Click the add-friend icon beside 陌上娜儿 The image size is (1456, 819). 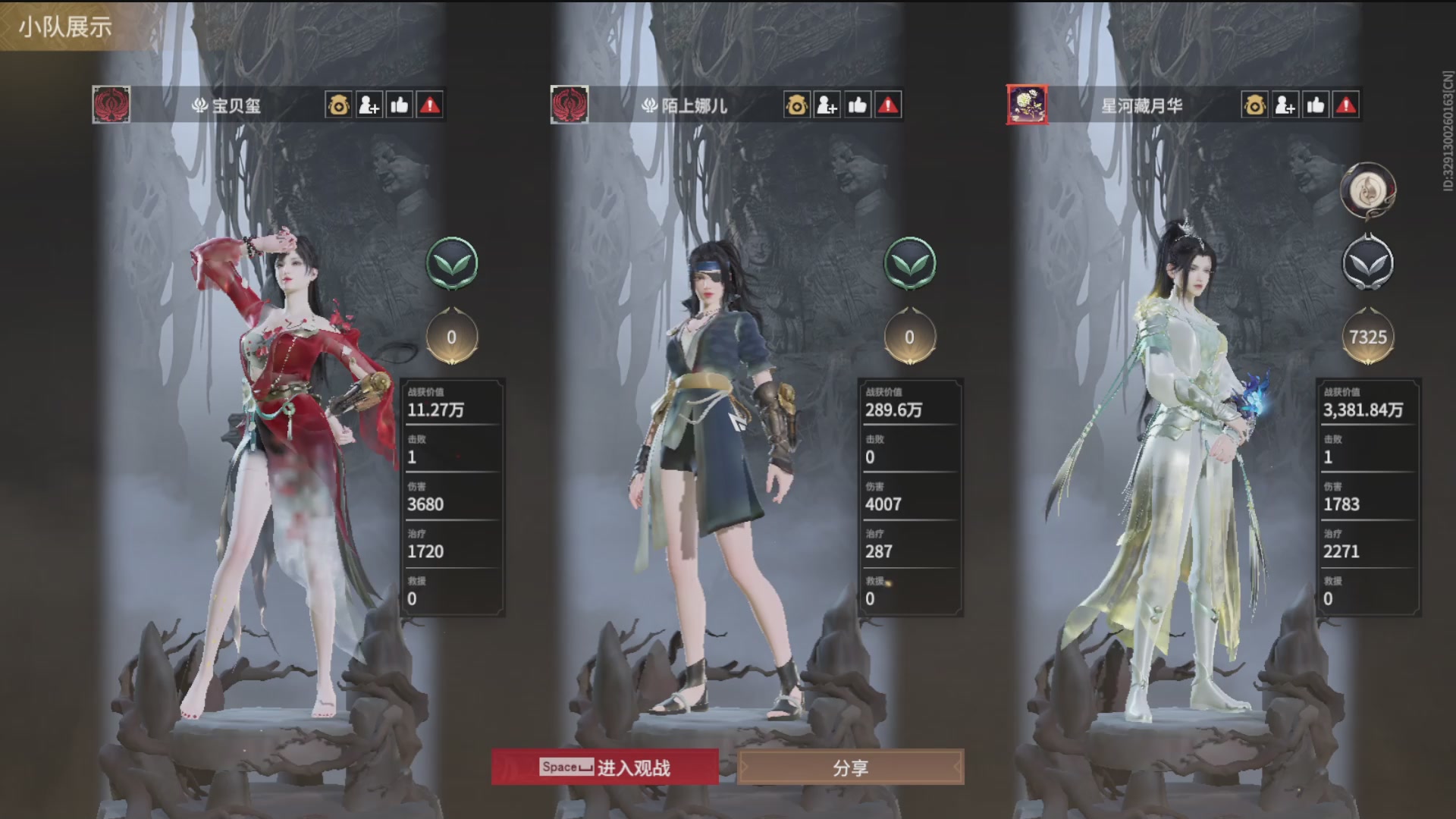coord(827,106)
